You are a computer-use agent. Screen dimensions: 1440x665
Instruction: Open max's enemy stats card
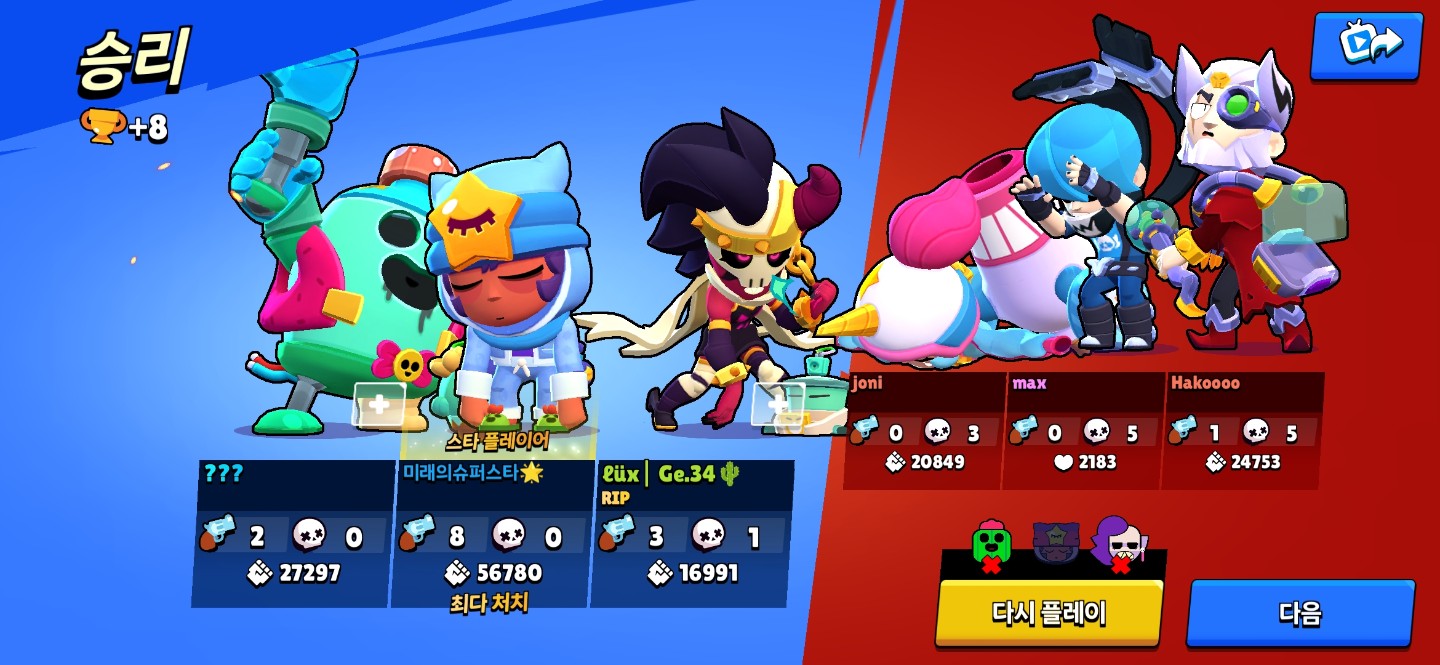tap(1084, 431)
